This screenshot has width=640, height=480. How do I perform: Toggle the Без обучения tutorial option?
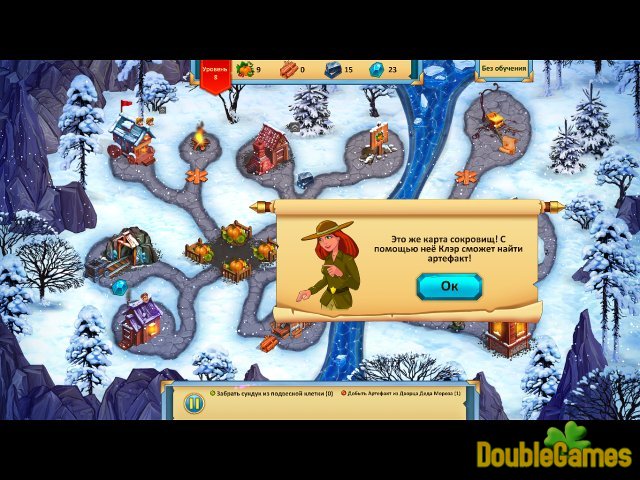503,69
